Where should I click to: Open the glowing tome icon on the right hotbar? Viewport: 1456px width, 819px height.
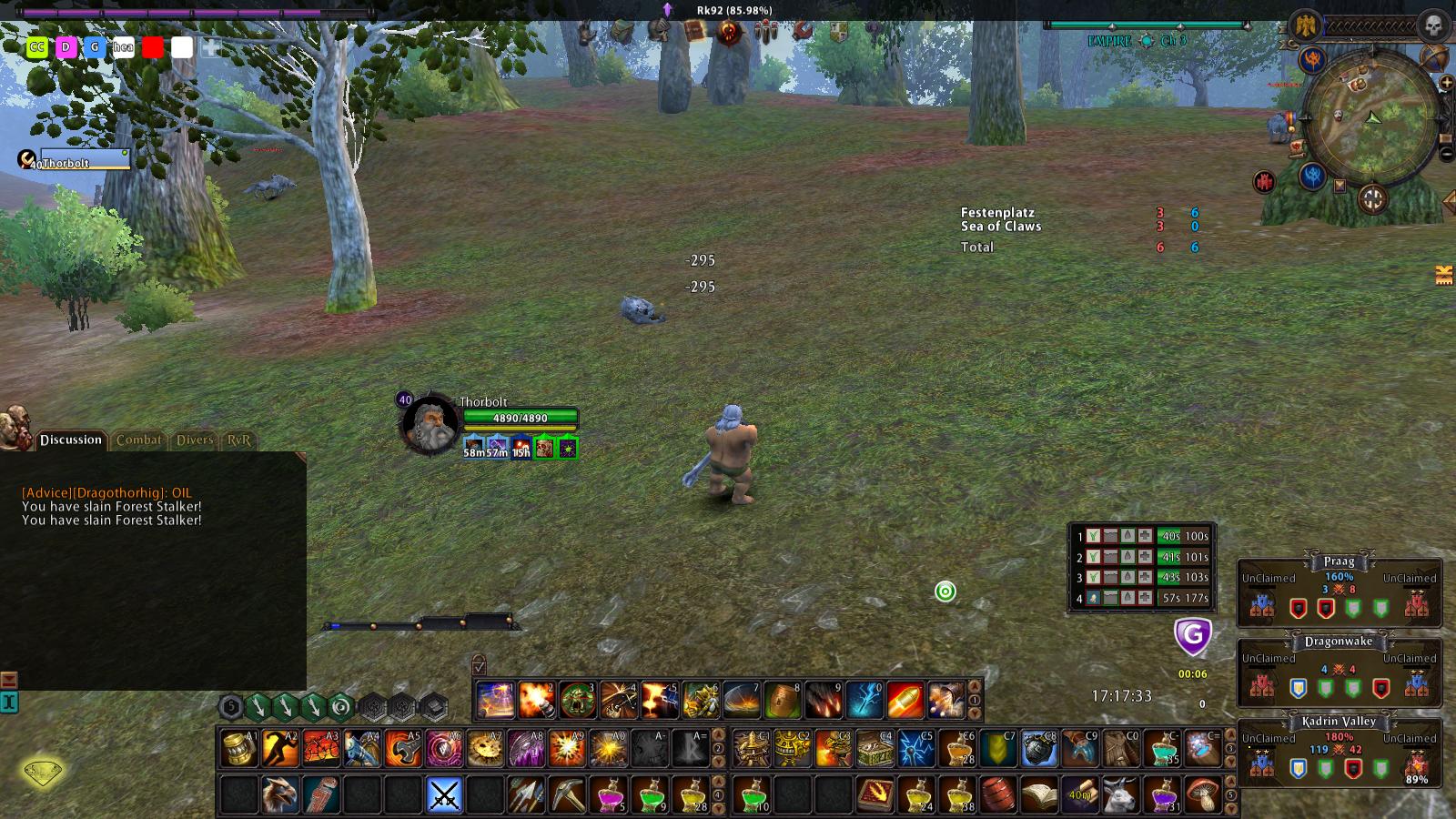pyautogui.click(x=876, y=794)
